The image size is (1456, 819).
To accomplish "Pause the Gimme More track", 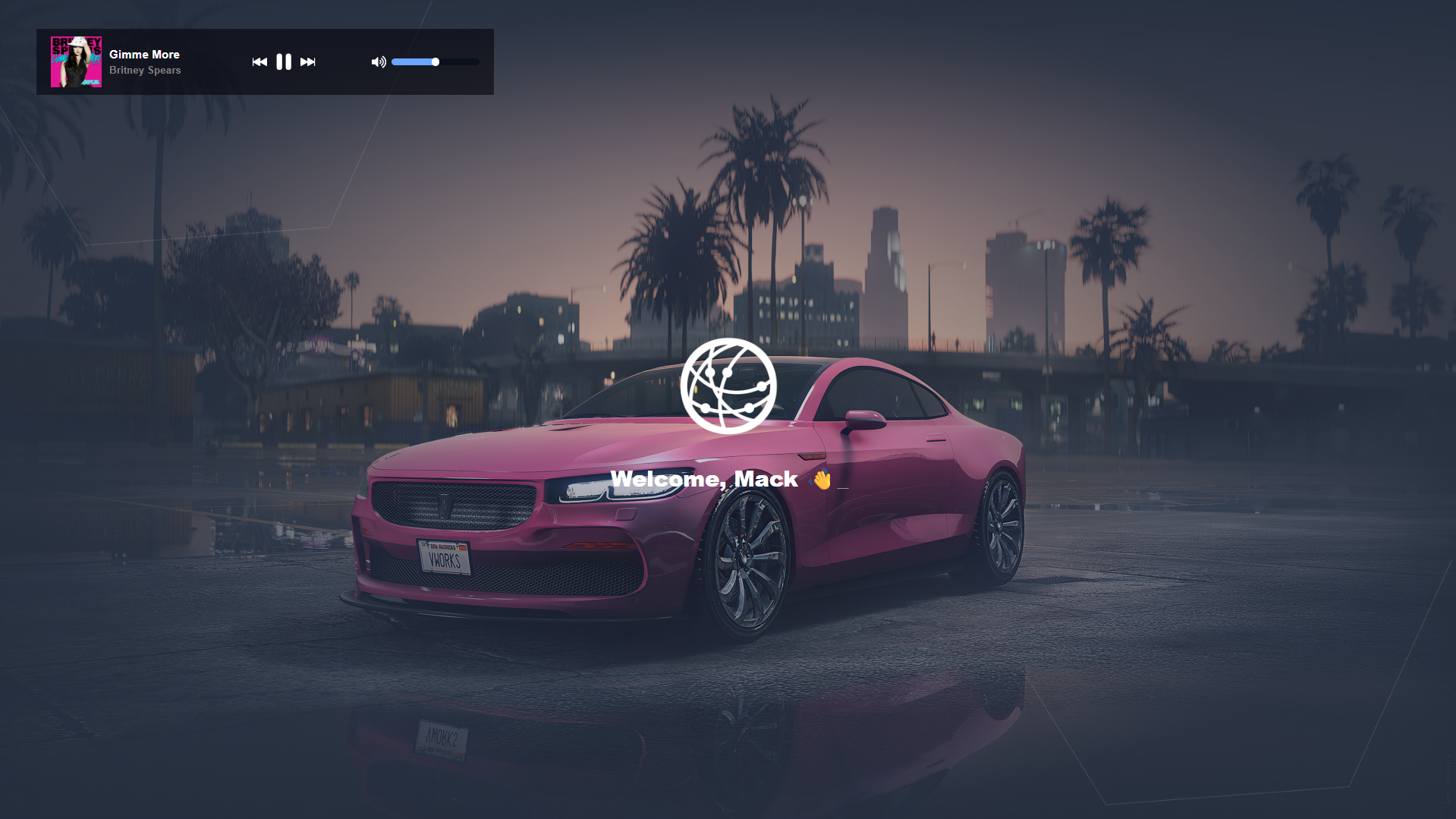I will click(284, 62).
